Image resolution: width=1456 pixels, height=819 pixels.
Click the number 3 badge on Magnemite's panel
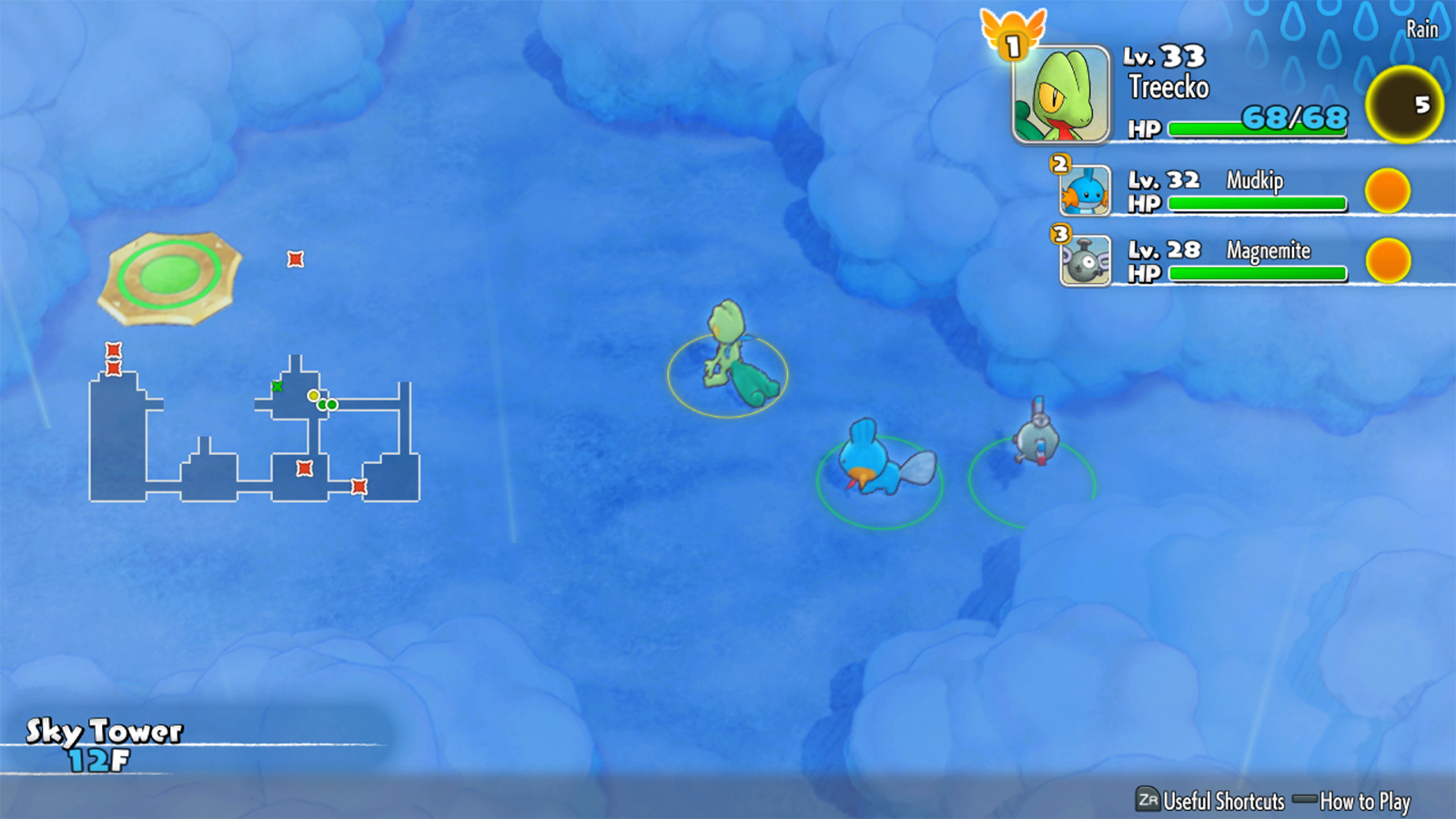1058,234
